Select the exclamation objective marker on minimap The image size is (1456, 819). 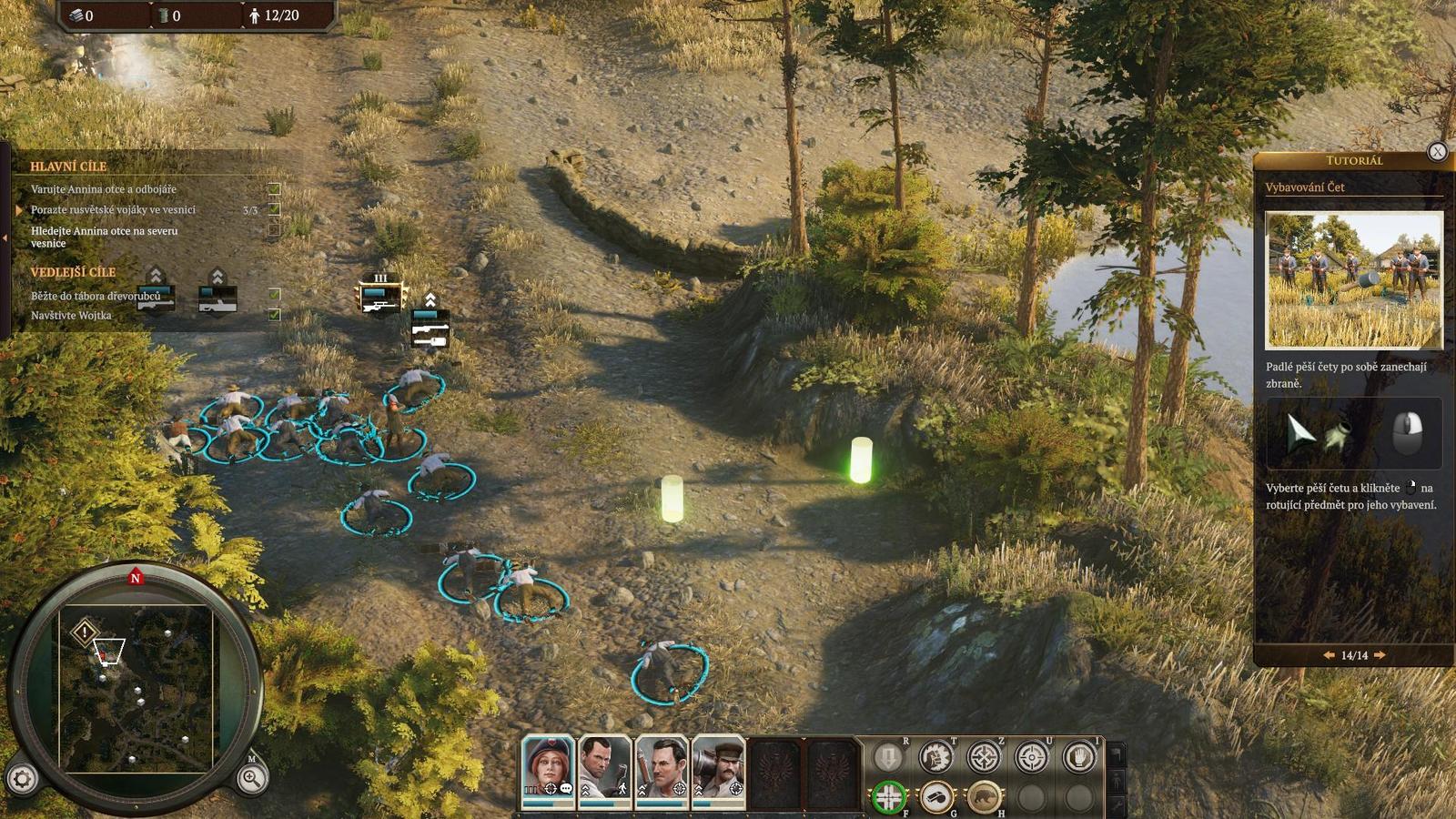click(85, 632)
